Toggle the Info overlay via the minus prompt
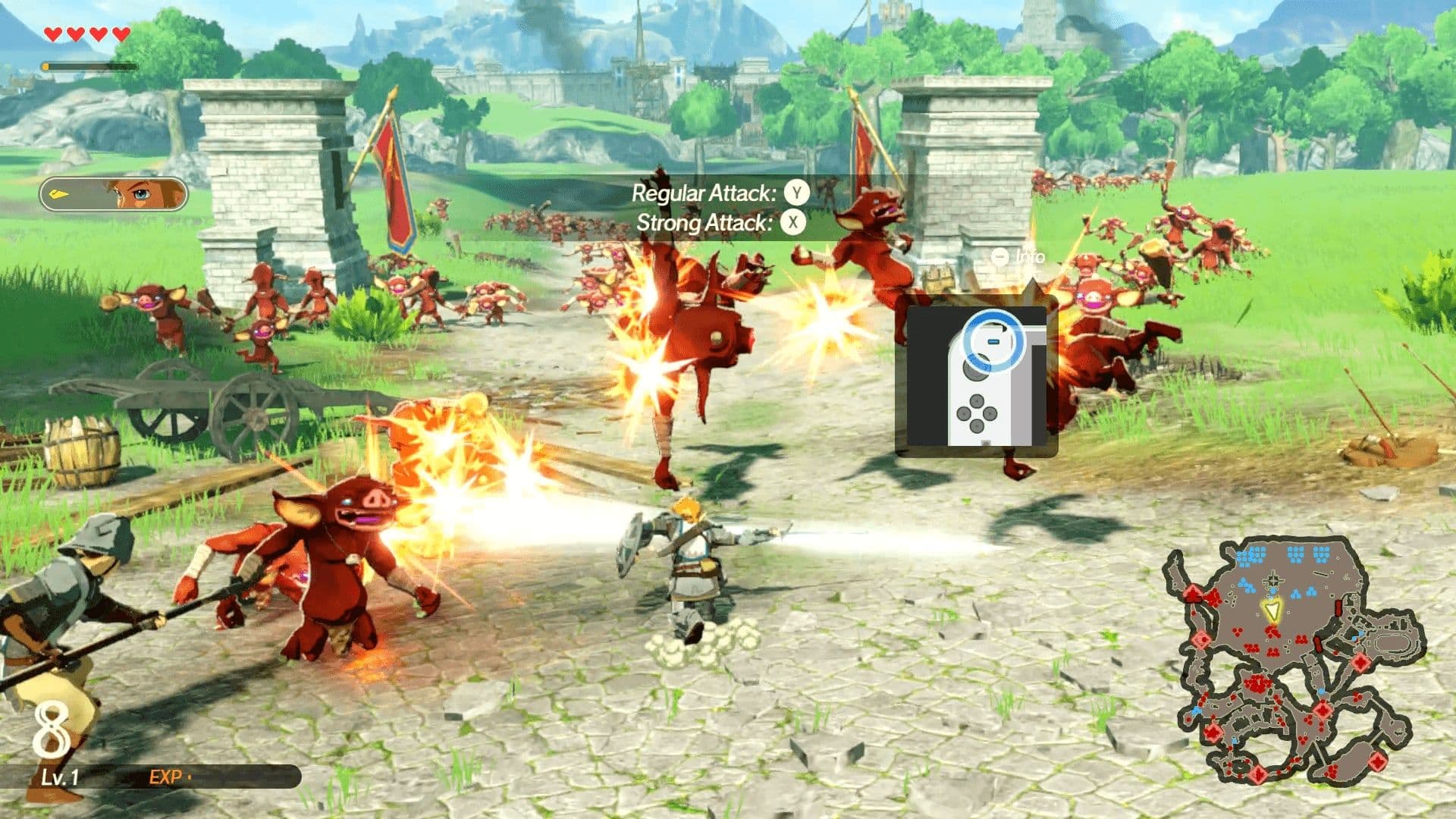 999,258
